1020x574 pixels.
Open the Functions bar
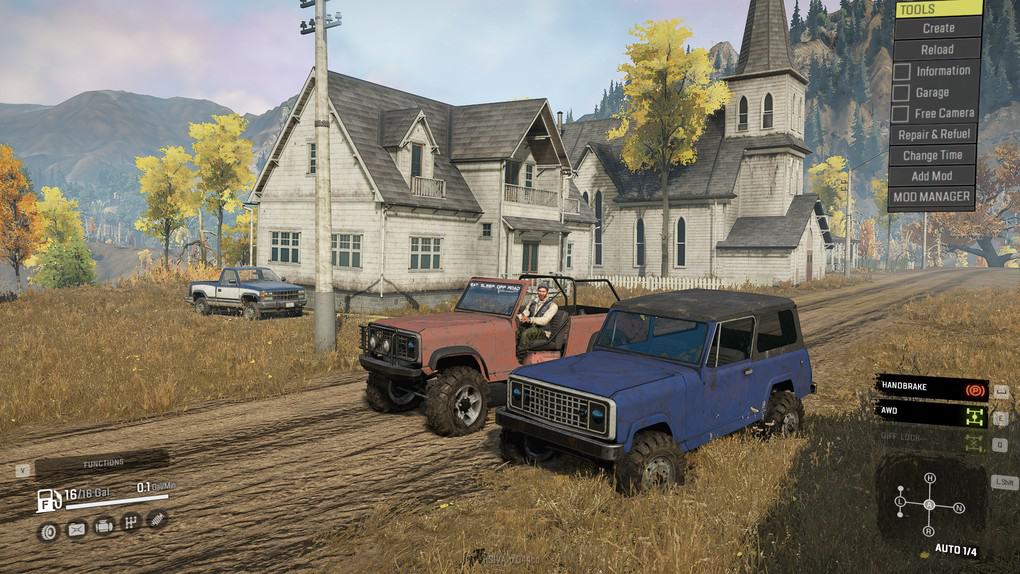[103, 463]
